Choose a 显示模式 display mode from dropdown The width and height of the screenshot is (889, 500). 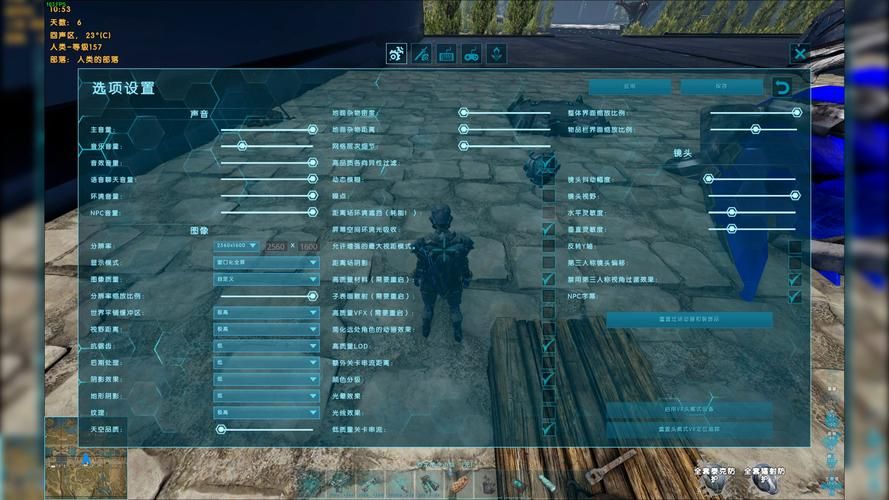[265, 262]
